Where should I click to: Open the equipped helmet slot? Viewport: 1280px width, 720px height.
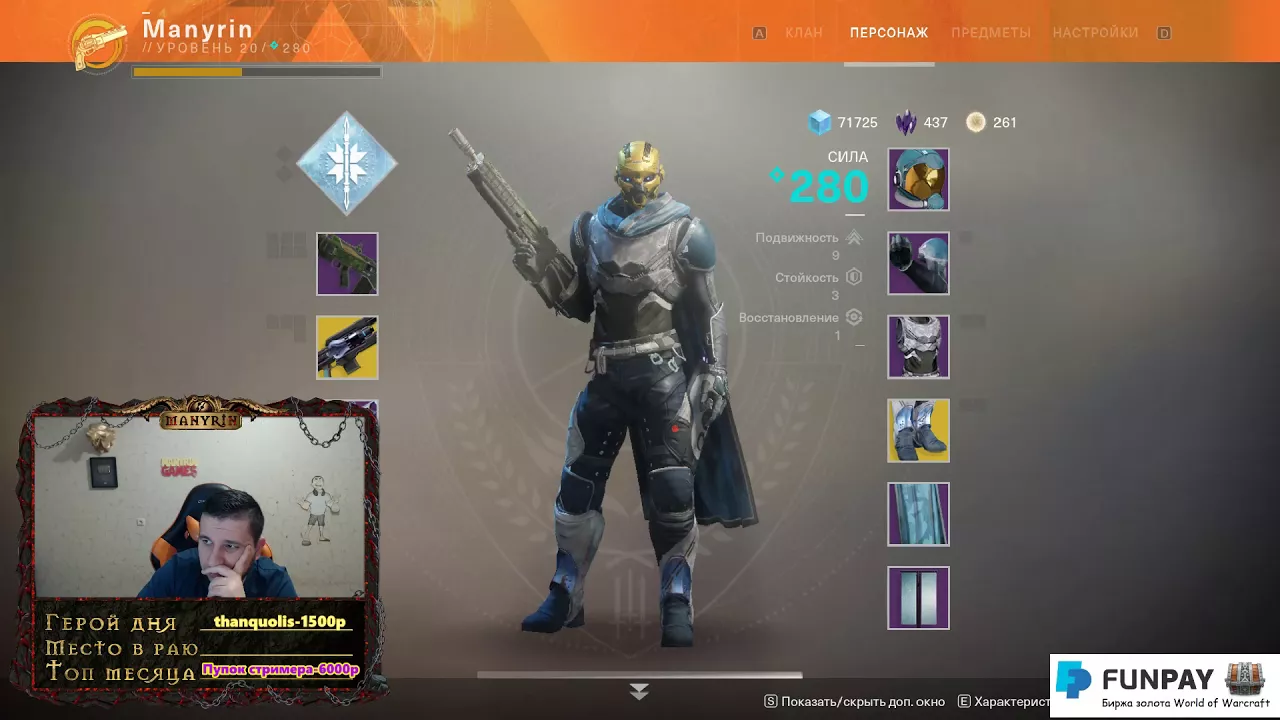click(x=918, y=181)
